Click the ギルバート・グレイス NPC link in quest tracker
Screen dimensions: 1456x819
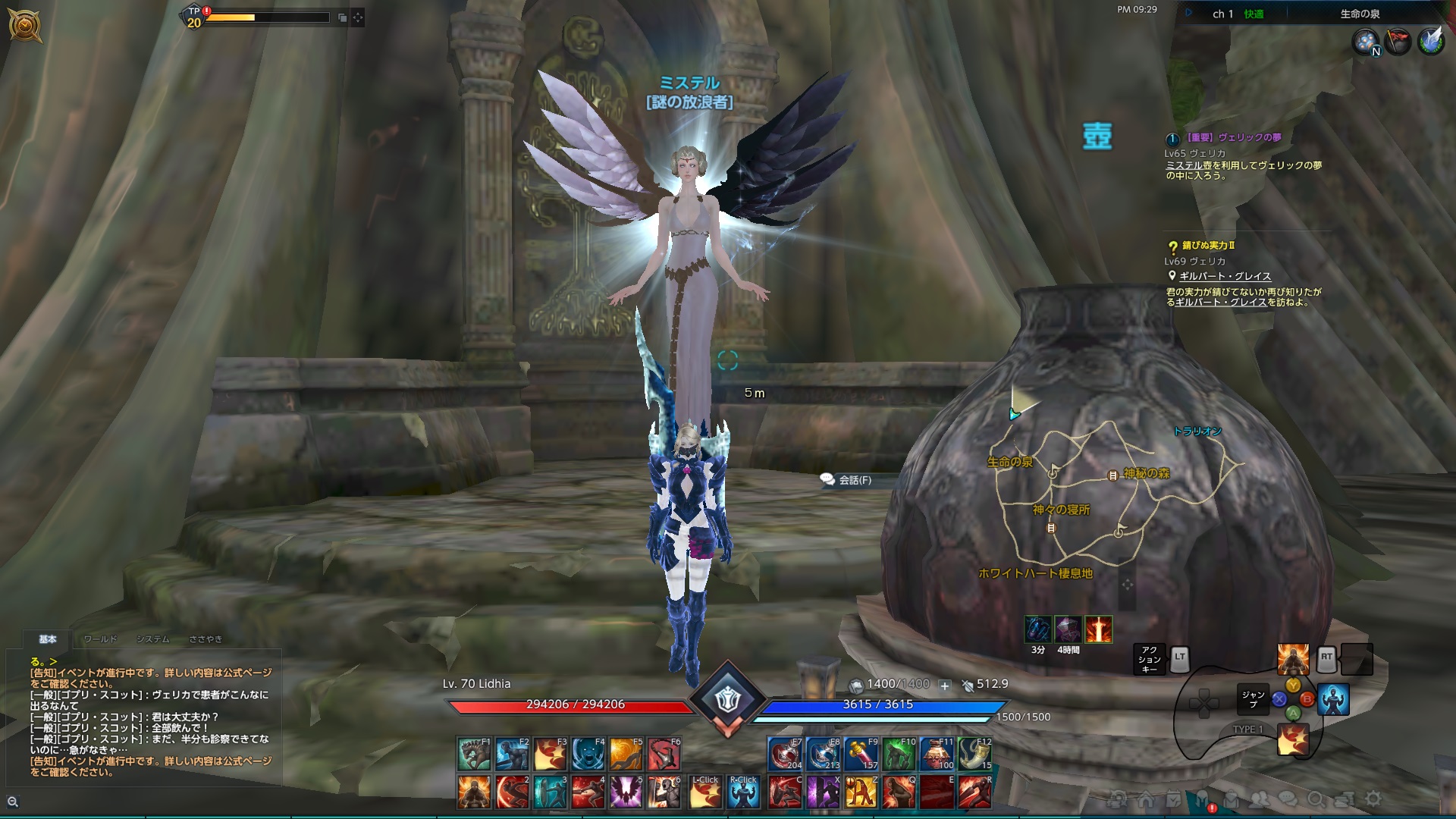click(x=1225, y=276)
